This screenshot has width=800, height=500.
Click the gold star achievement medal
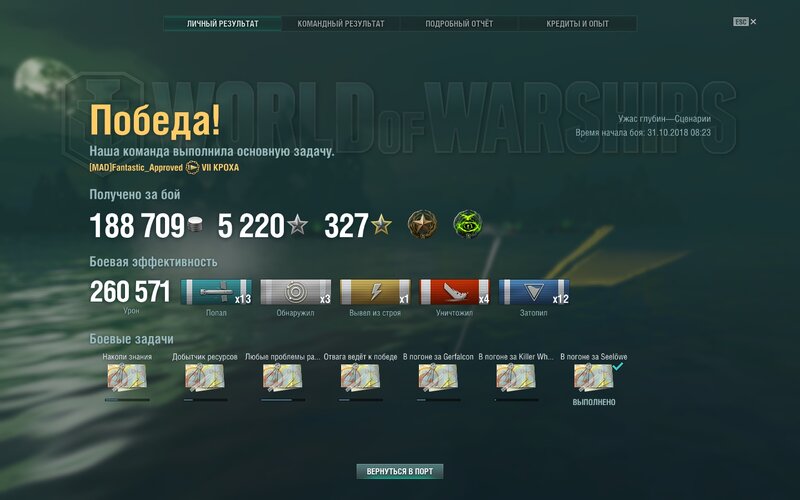pyautogui.click(x=422, y=225)
